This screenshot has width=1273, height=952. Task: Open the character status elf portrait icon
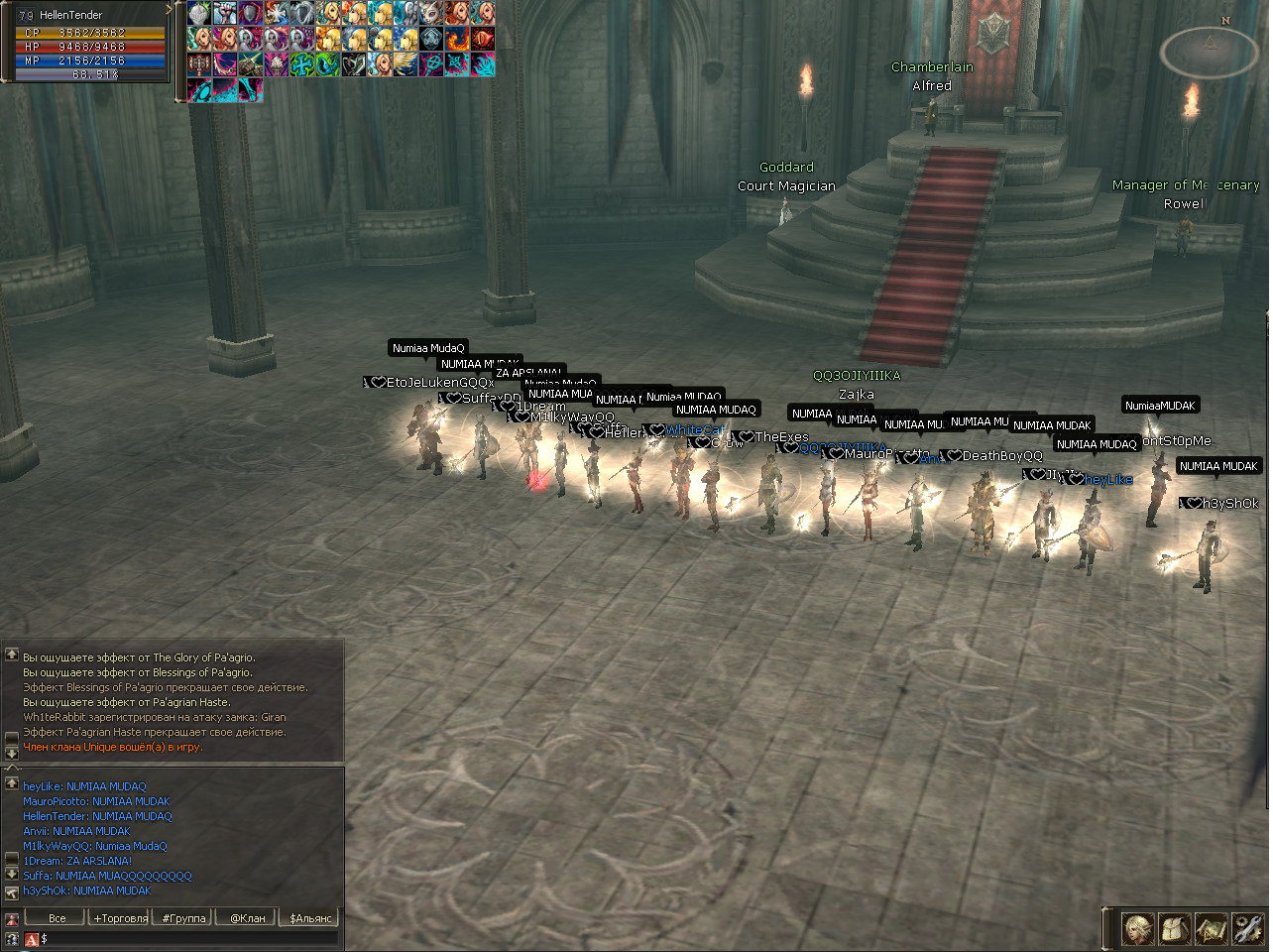(x=1138, y=929)
